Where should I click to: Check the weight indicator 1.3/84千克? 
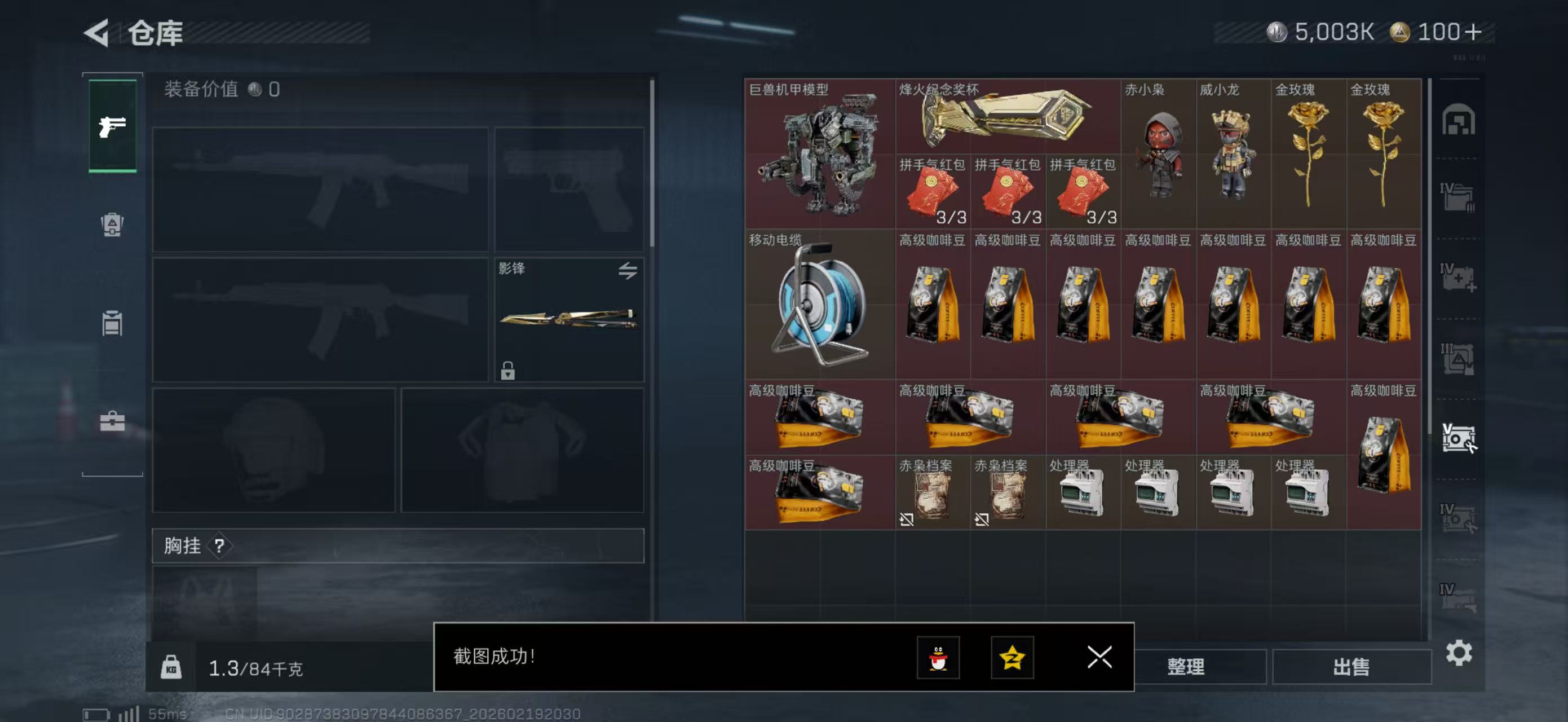coord(255,668)
